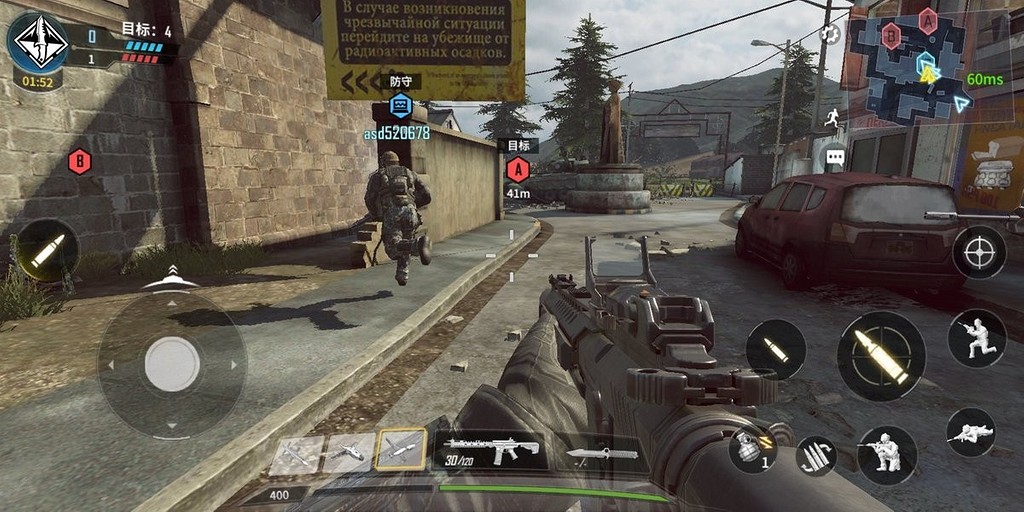1024x512 pixels.
Task: Tap the large right-side fire button
Action: (x=881, y=356)
